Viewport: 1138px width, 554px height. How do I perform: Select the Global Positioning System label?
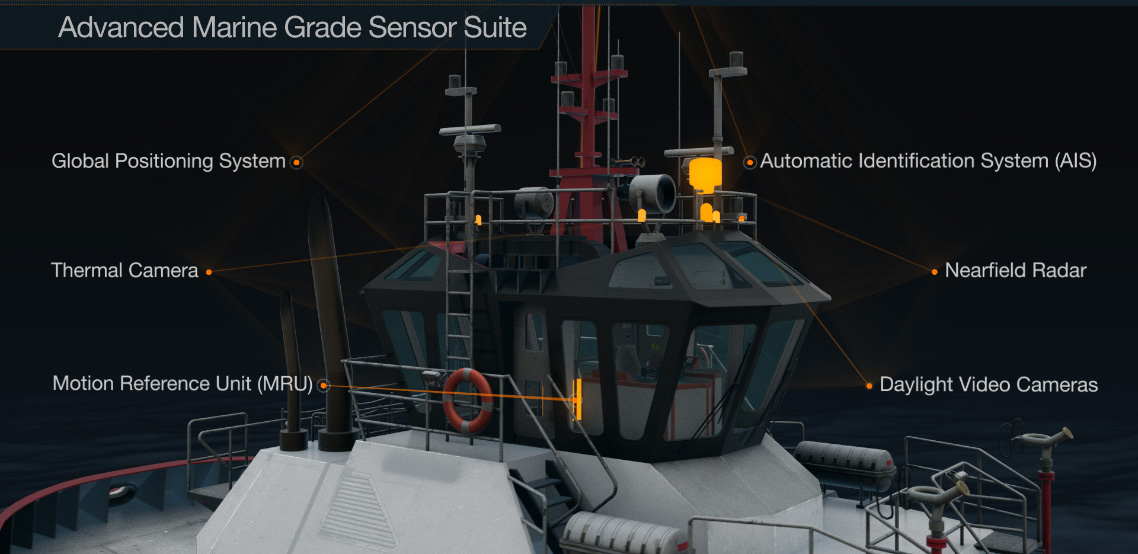click(x=168, y=161)
